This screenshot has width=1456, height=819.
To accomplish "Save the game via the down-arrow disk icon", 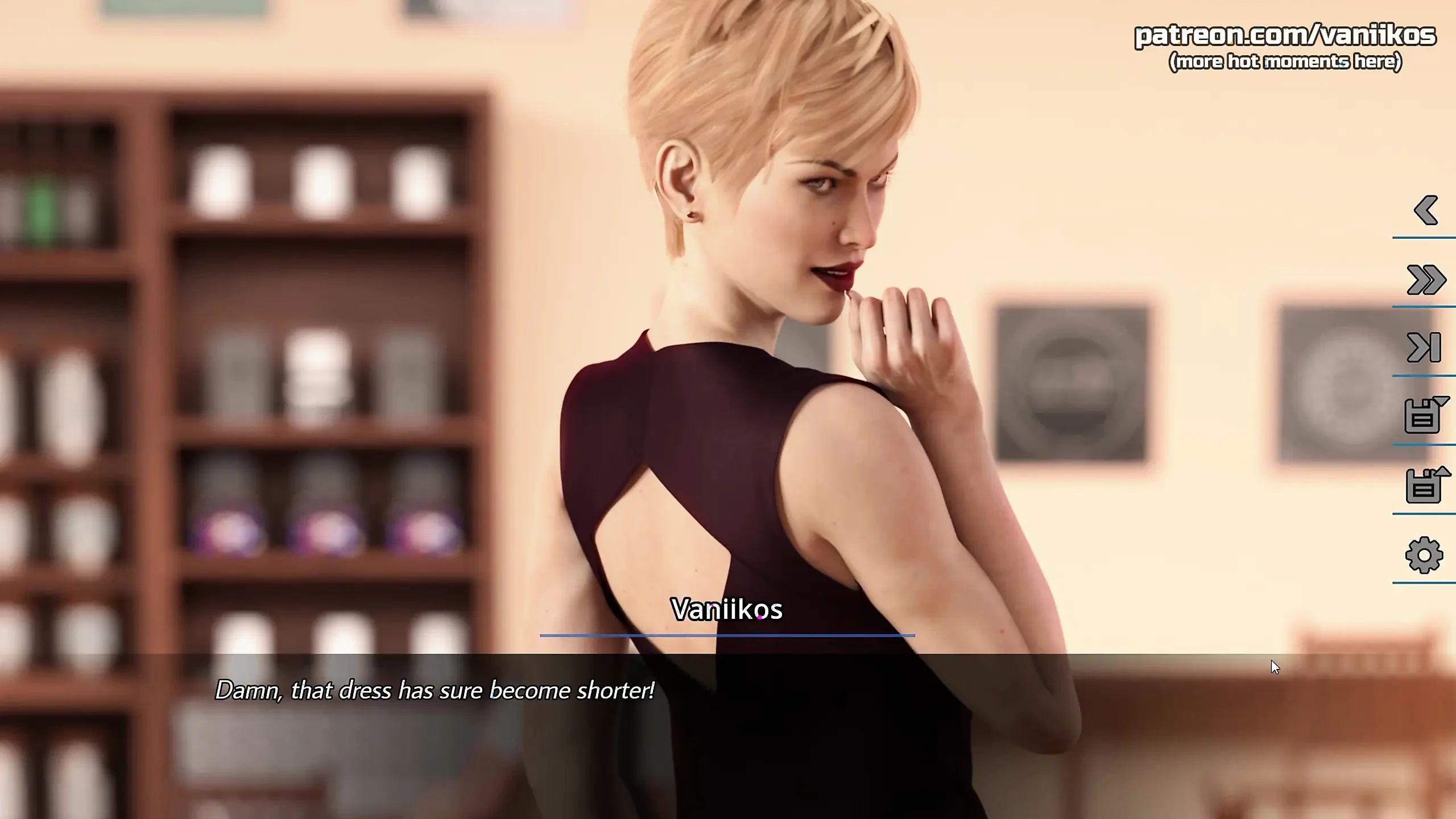I will click(x=1425, y=415).
